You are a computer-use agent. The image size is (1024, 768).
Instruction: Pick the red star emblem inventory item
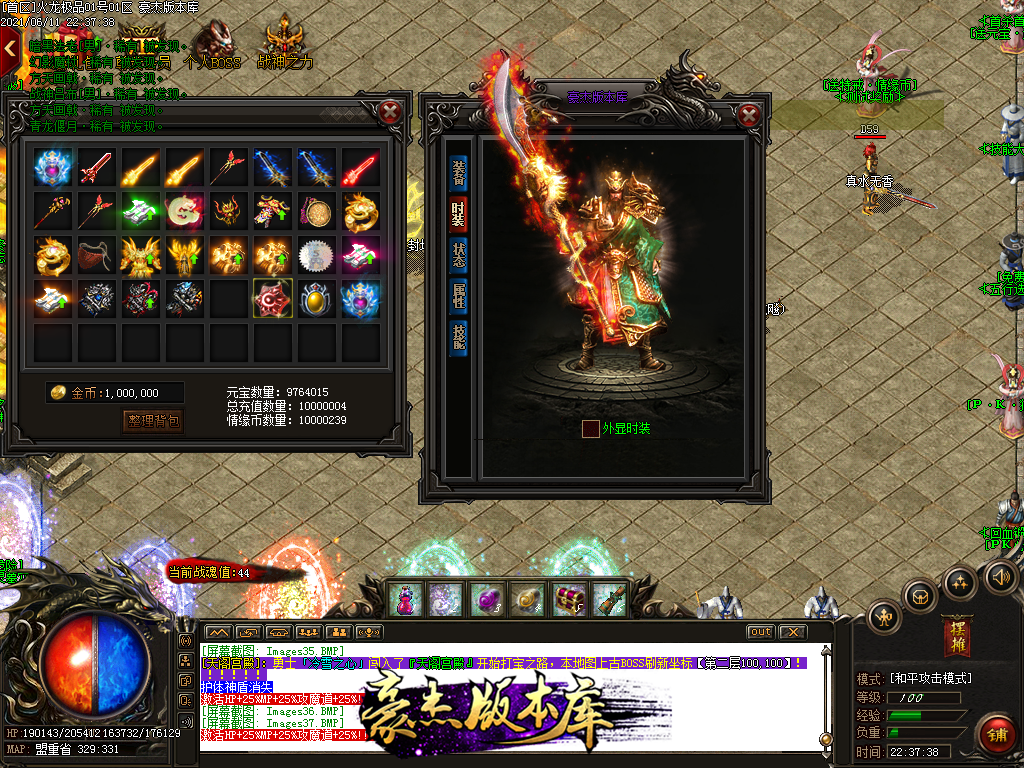pyautogui.click(x=273, y=298)
